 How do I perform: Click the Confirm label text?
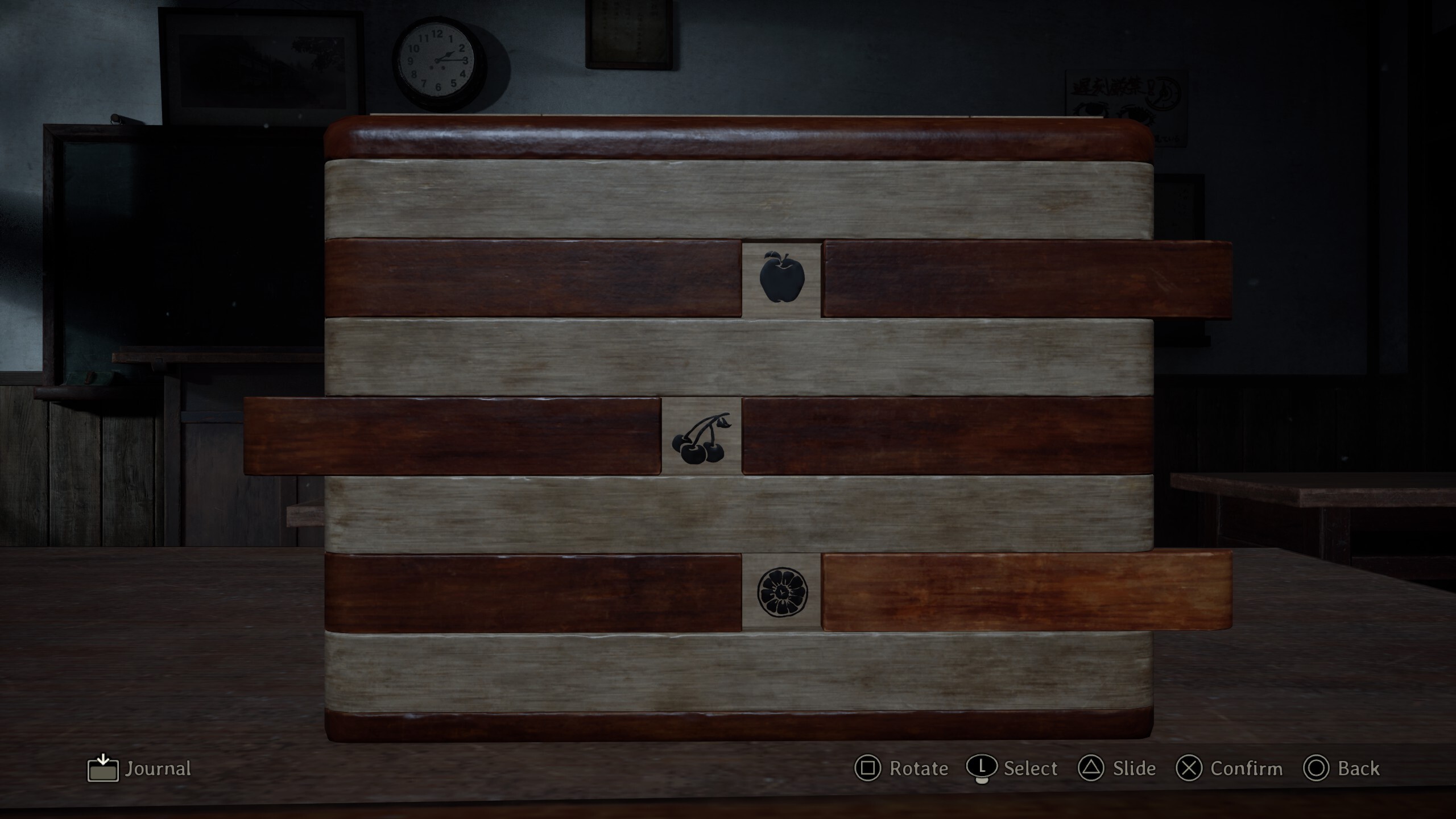(1247, 769)
